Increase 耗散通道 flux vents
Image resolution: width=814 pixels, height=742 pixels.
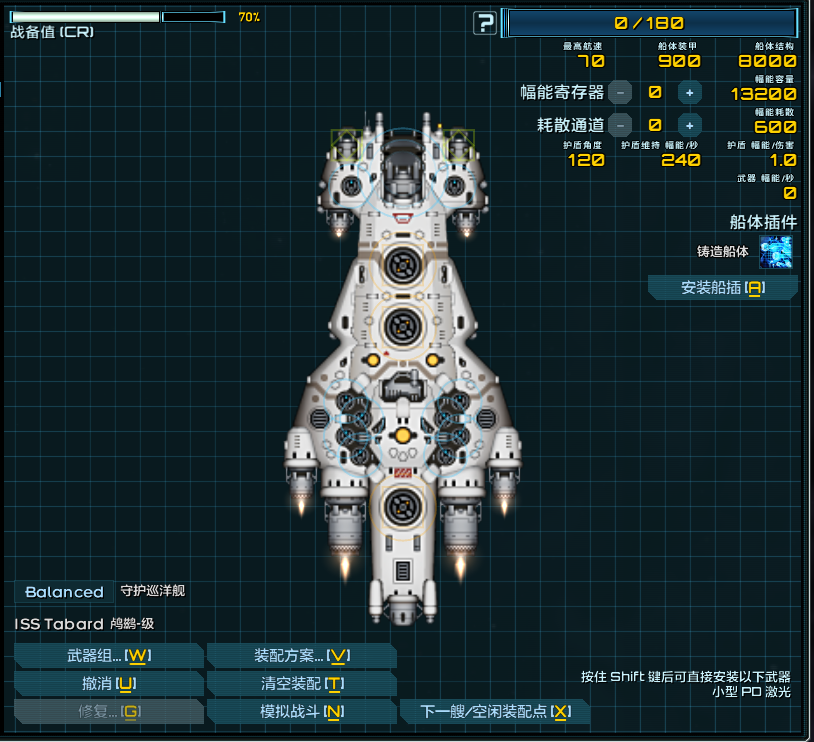tap(689, 125)
